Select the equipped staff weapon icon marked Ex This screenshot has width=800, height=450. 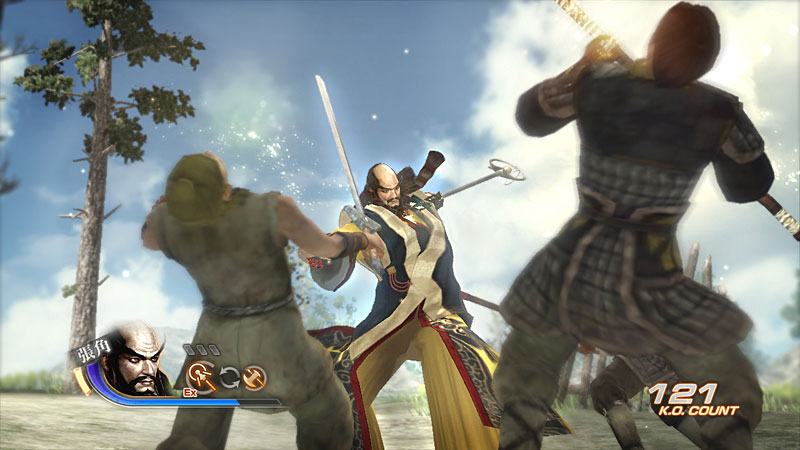coord(199,376)
